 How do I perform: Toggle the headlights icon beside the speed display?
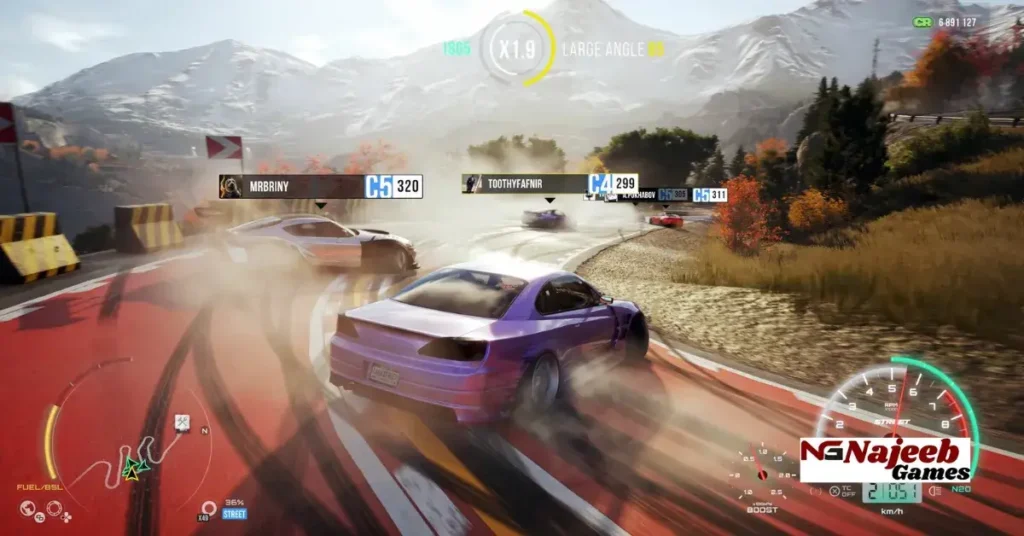pyautogui.click(x=935, y=491)
